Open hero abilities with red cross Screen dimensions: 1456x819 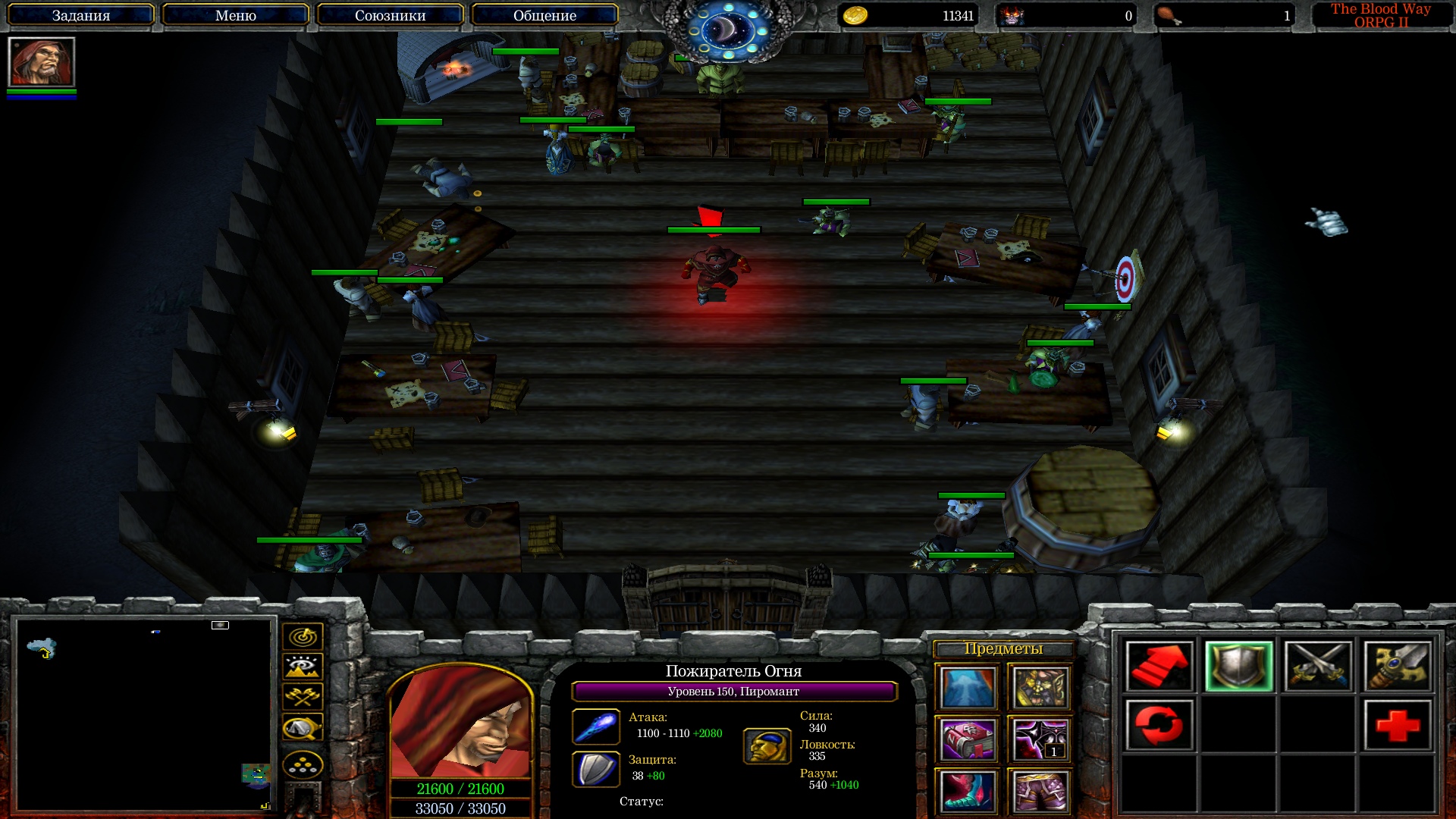pos(1398,725)
